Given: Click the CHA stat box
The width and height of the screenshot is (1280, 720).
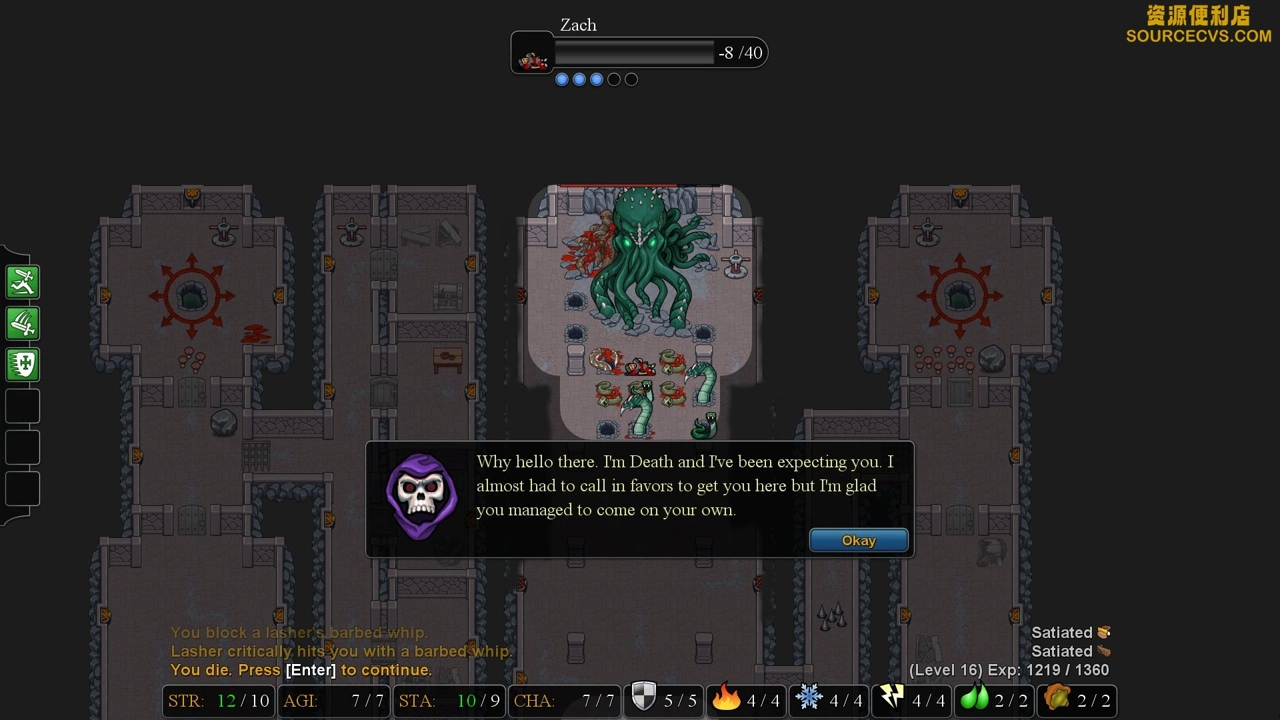Looking at the screenshot, I should pos(563,701).
